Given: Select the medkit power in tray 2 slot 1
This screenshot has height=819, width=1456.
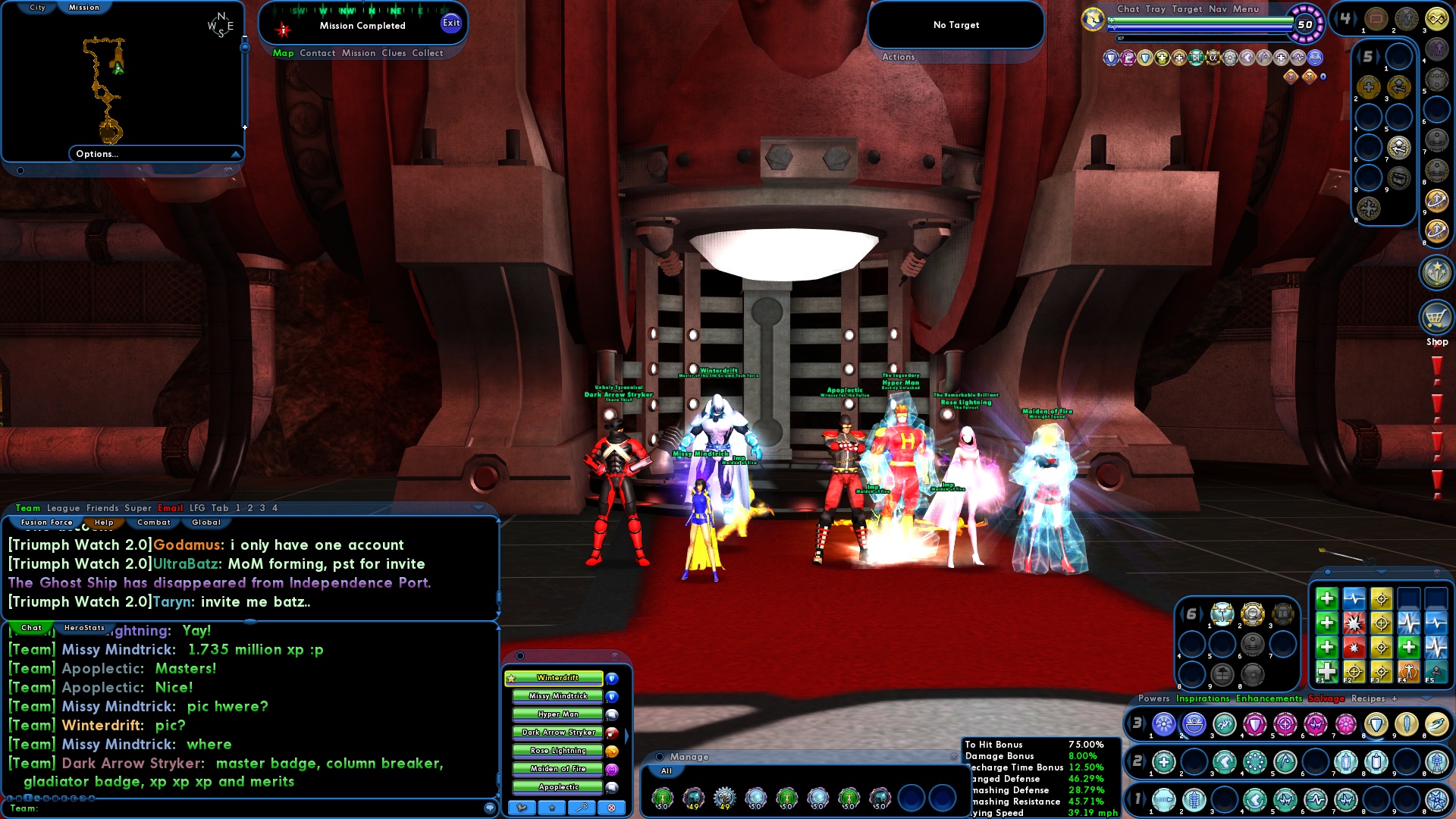Looking at the screenshot, I should 1164,761.
